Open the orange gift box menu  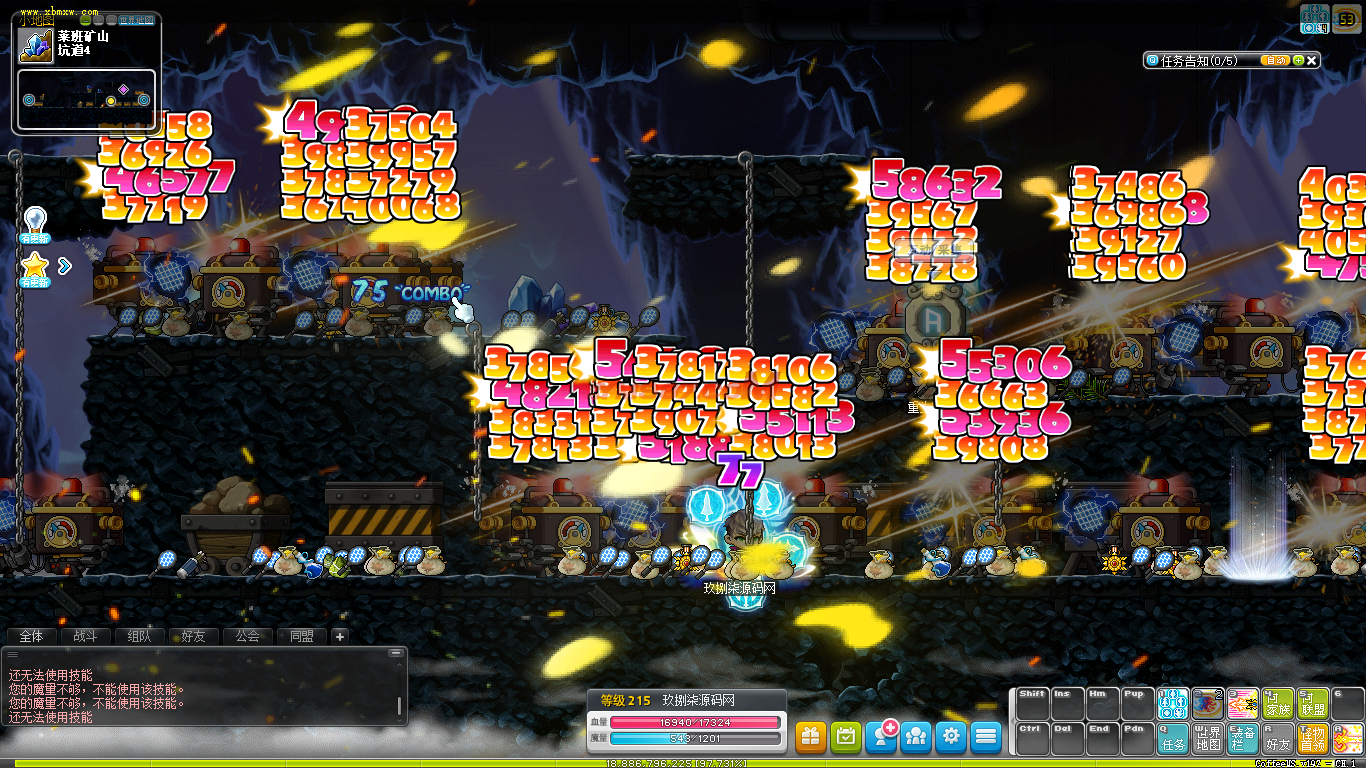[811, 737]
